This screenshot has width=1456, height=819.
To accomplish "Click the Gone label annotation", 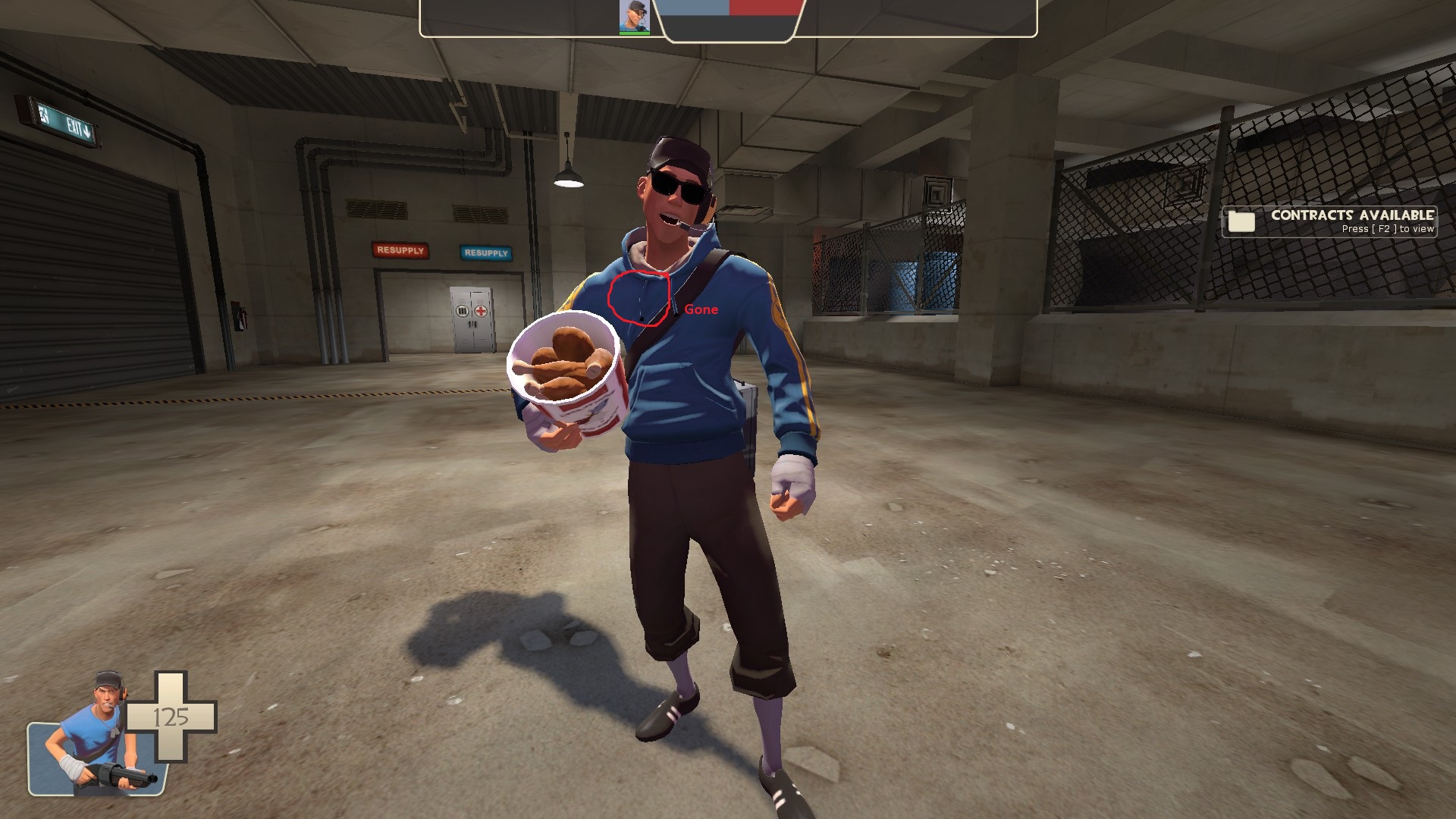I will click(701, 309).
